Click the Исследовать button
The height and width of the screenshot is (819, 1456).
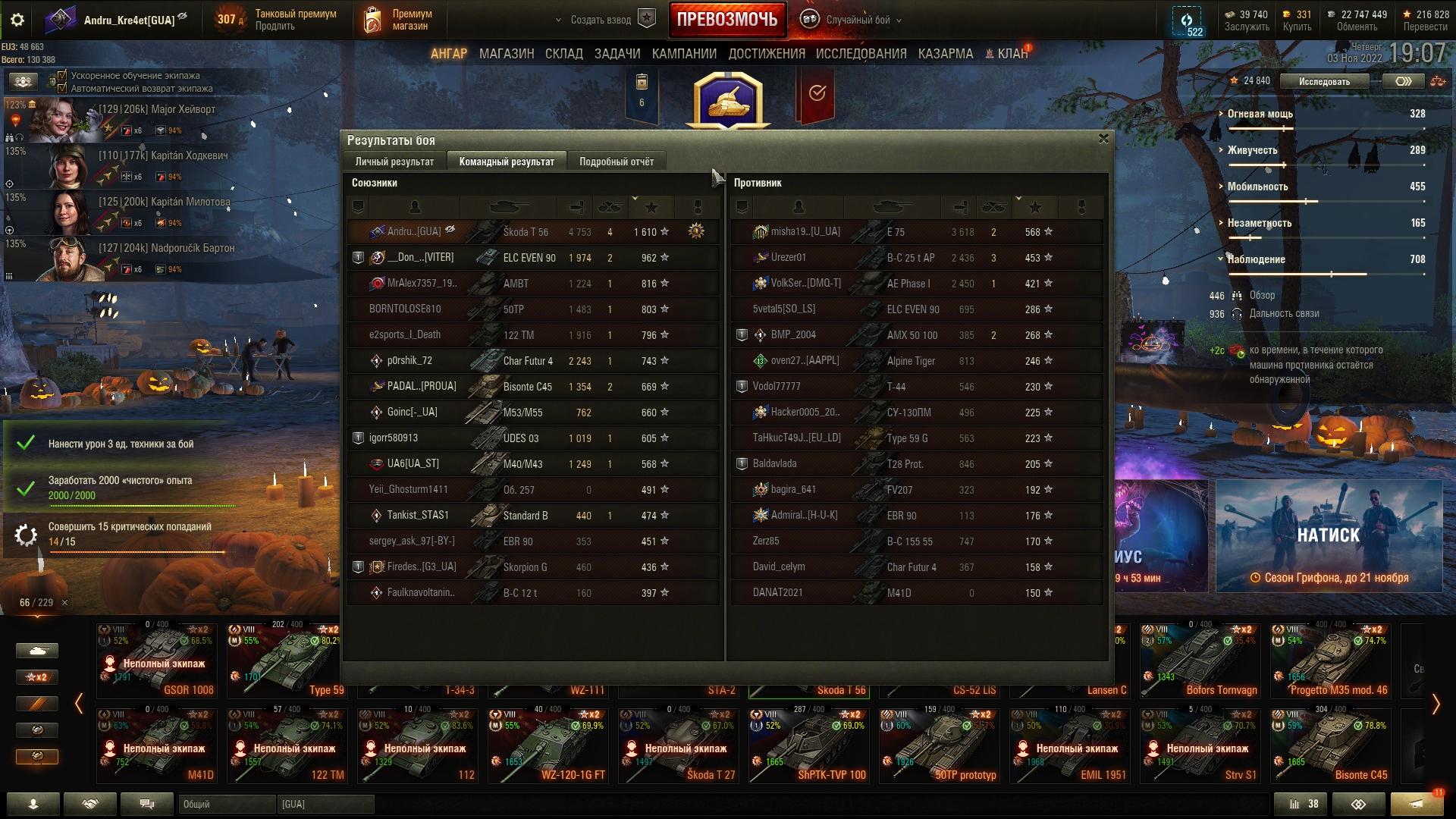1323,81
